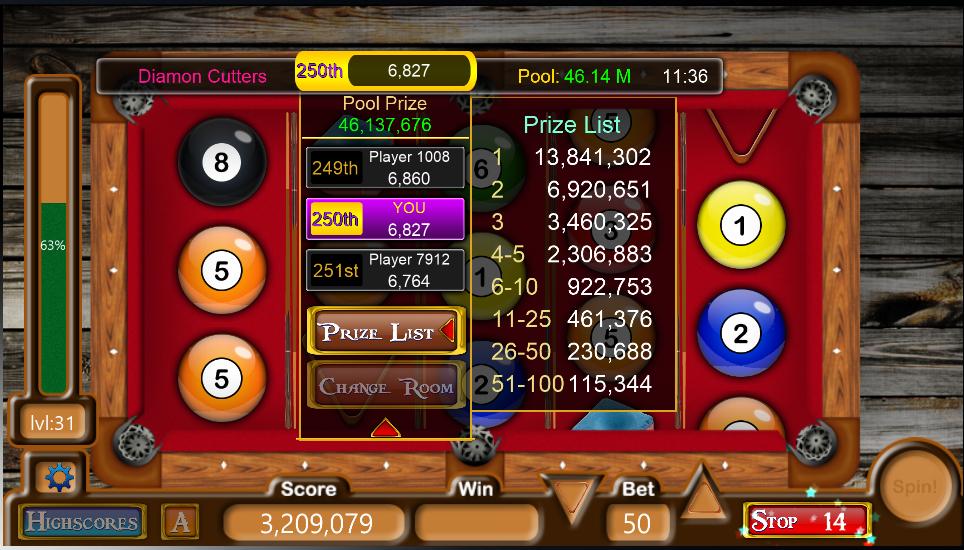964x550 pixels.
Task: Open the Prize List button
Action: pyautogui.click(x=385, y=332)
